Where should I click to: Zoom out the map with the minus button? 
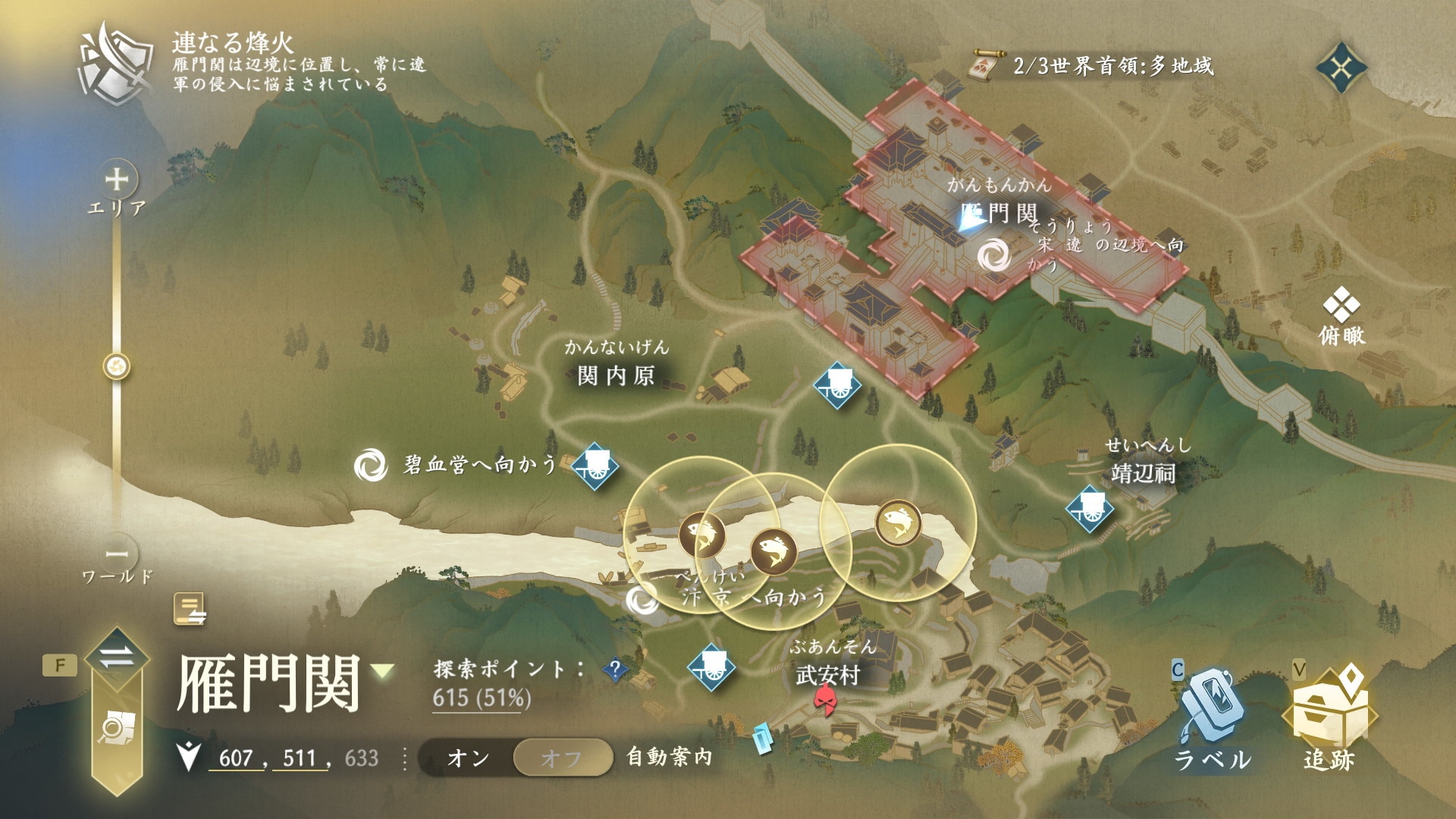[117, 554]
